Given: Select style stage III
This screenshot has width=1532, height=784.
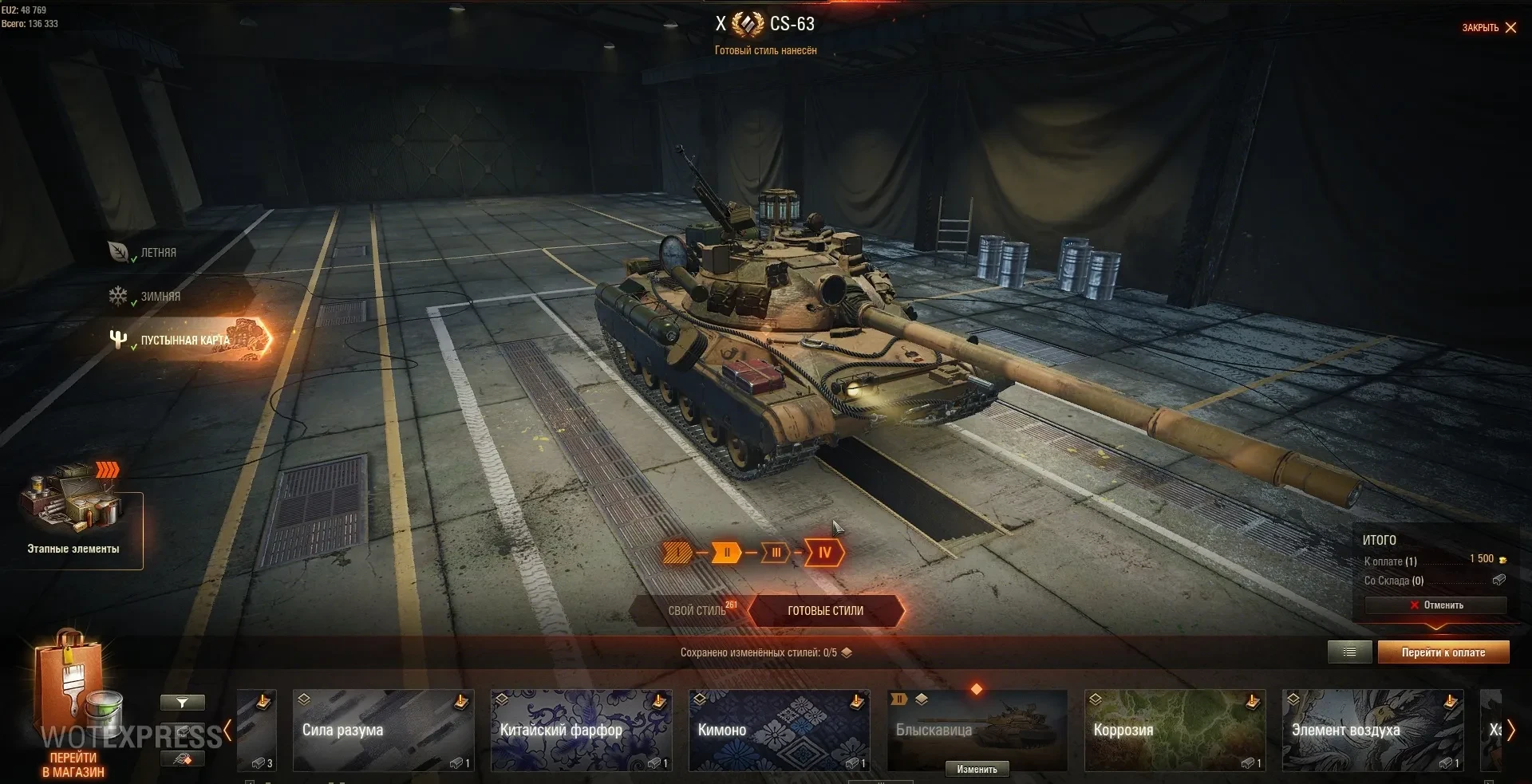Looking at the screenshot, I should [776, 553].
